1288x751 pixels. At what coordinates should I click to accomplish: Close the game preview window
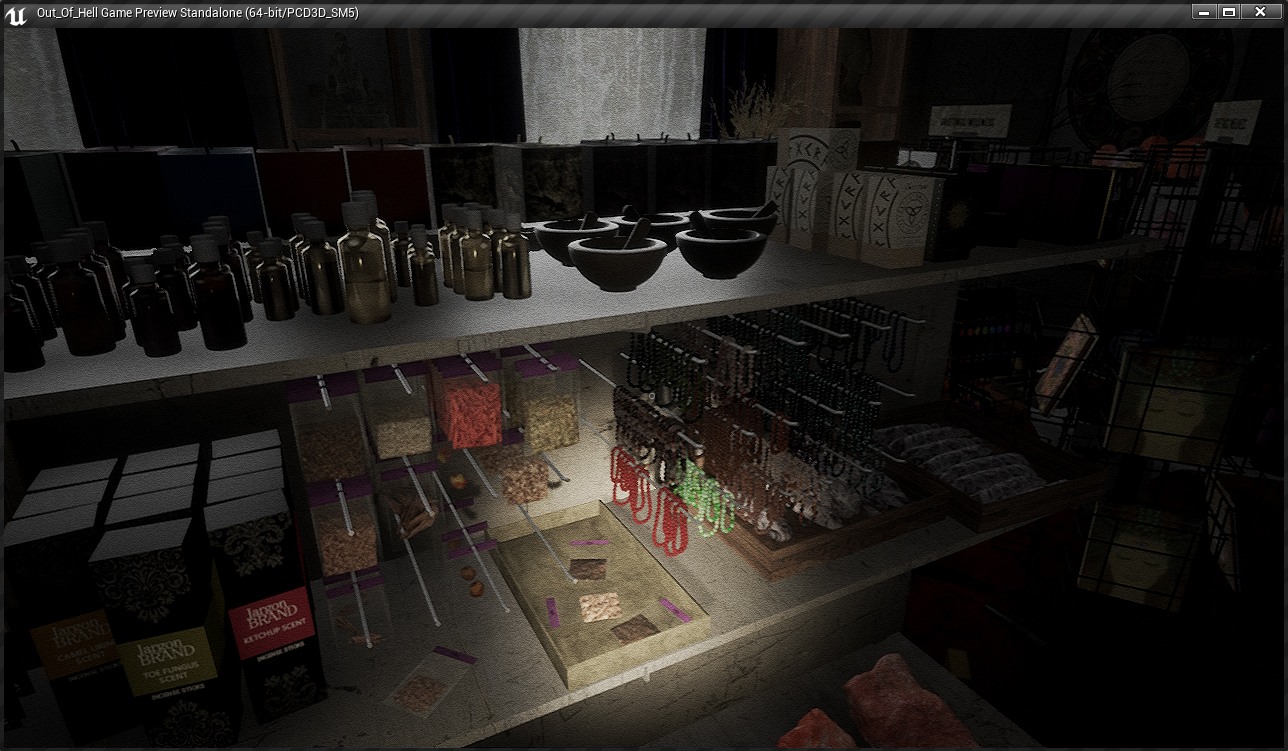tap(1260, 12)
